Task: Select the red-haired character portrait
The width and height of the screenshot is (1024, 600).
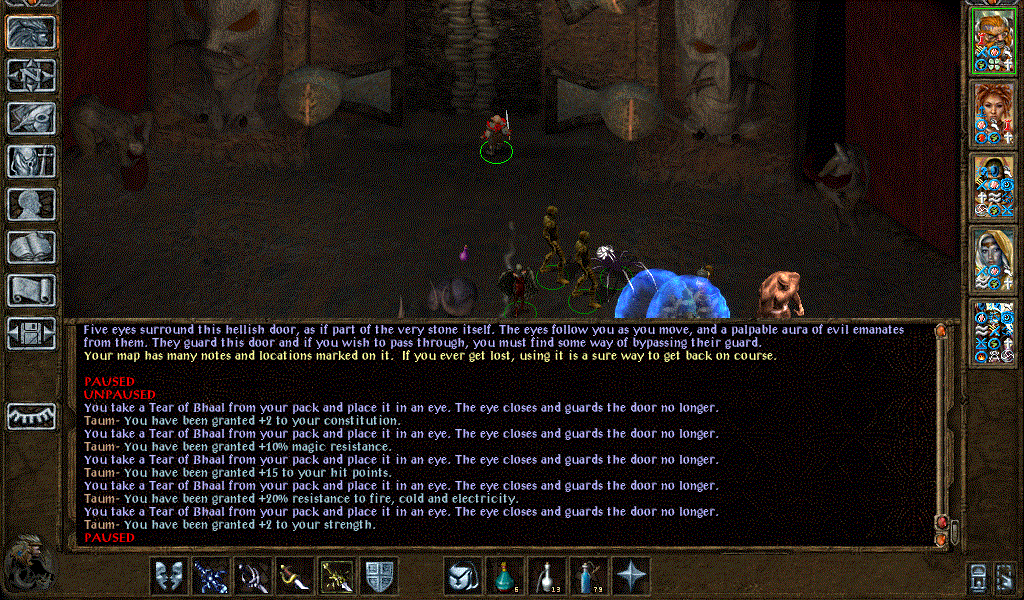Action: point(993,113)
